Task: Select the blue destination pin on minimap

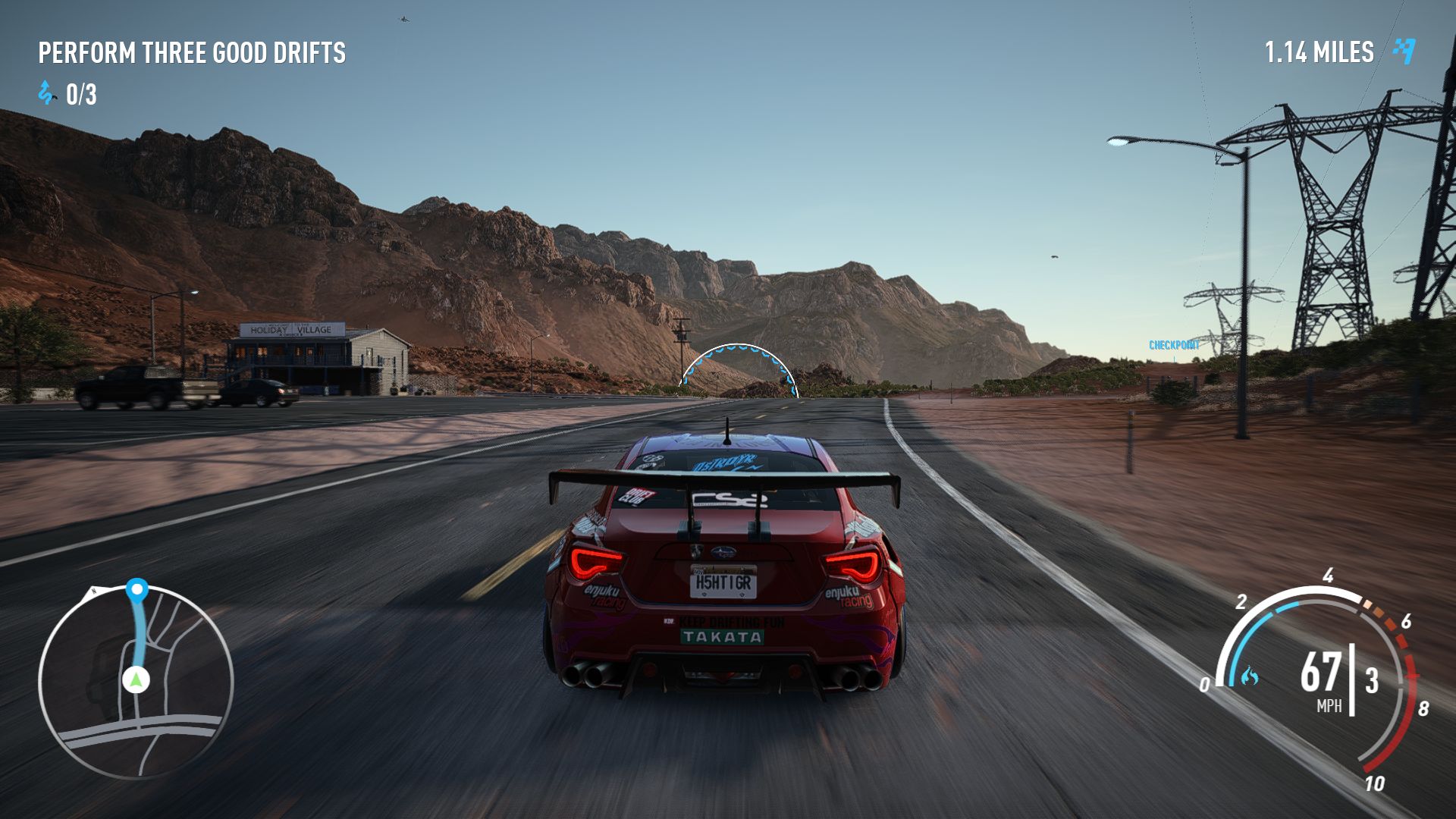Action: 137,589
